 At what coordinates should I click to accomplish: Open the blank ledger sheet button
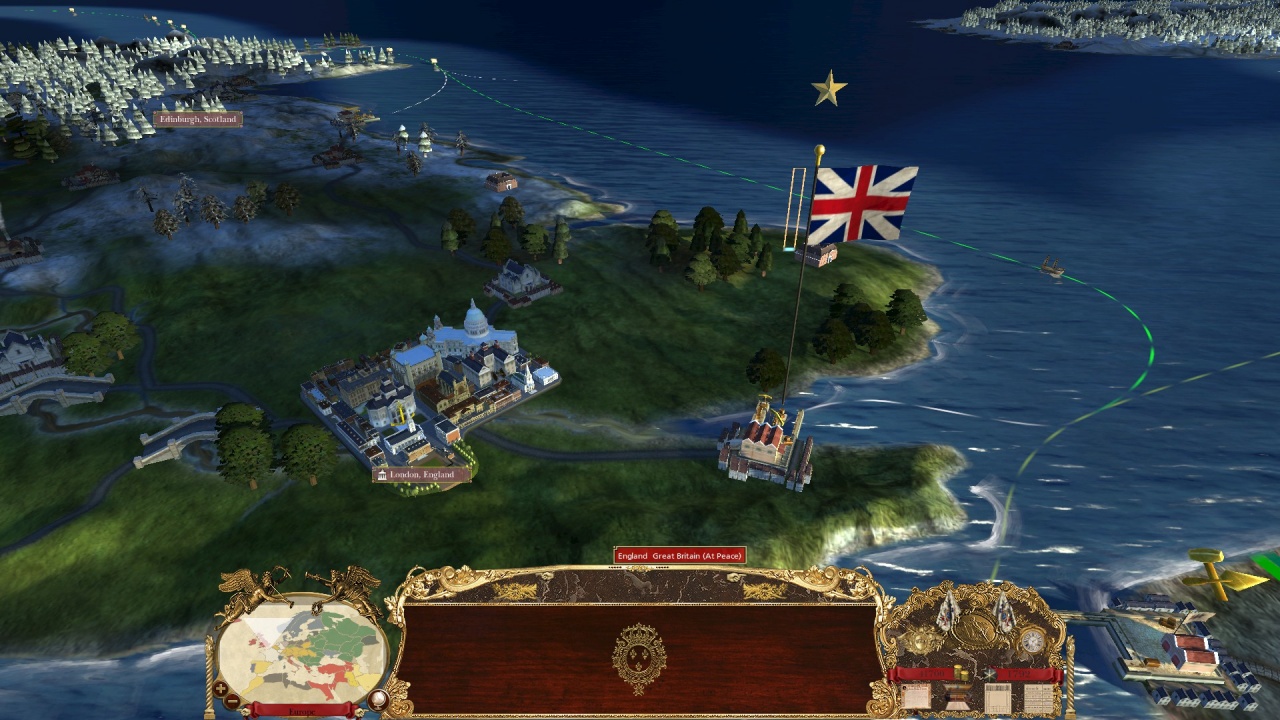pyautogui.click(x=997, y=697)
